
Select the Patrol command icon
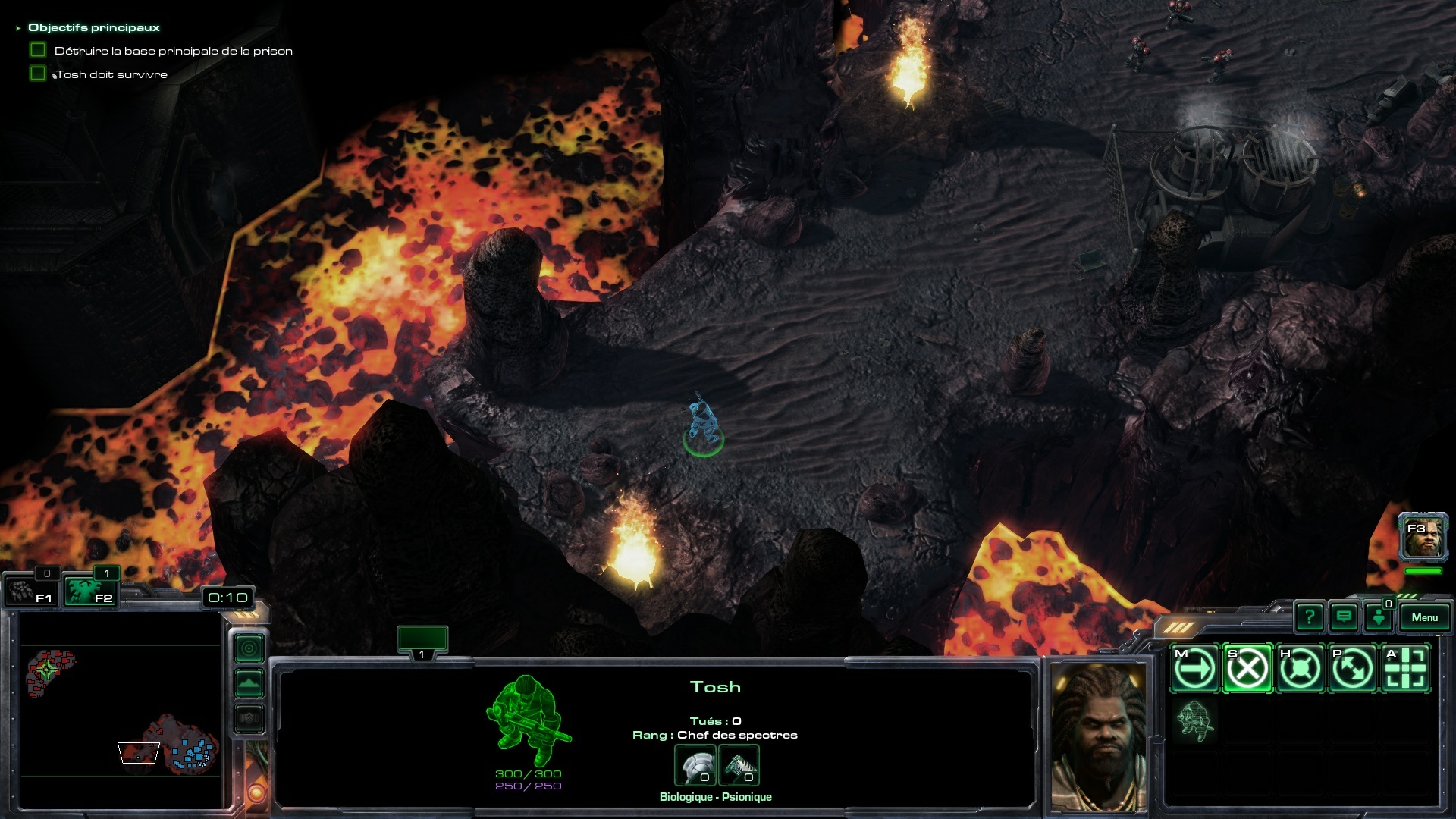point(1353,669)
